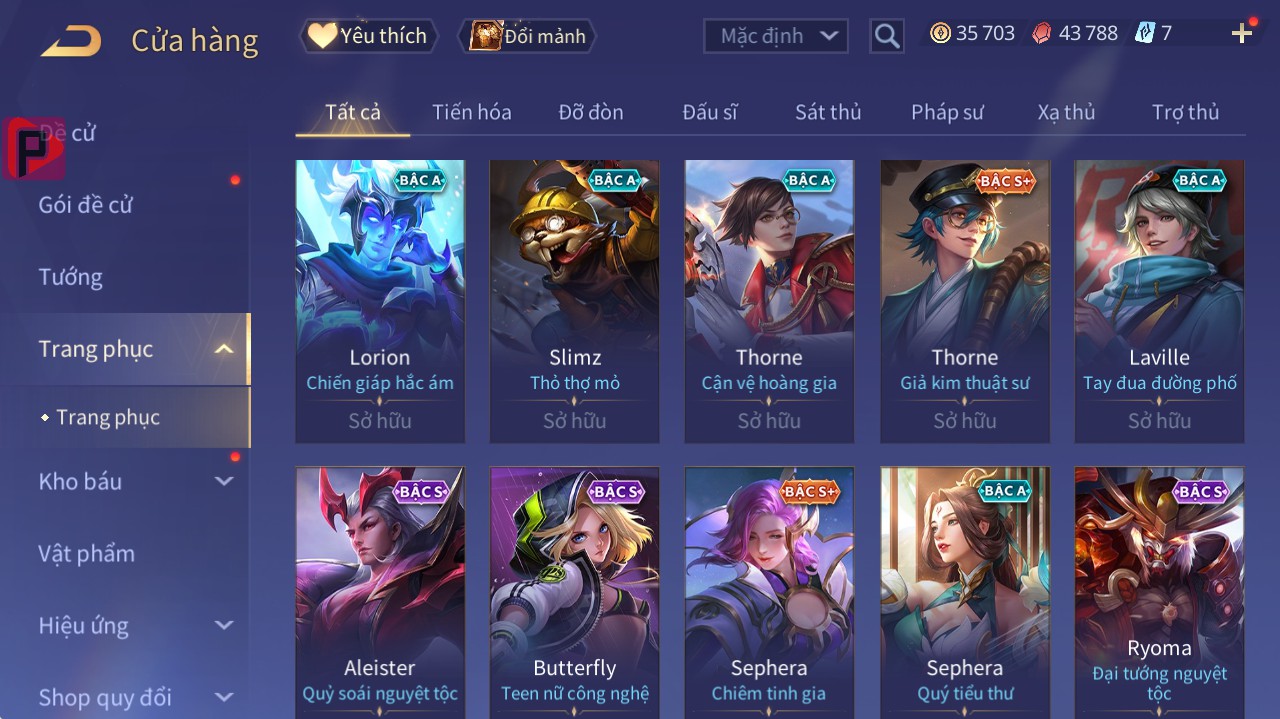Switch to the Đỡ đòn tab
Screen dimensions: 1280x719
pyautogui.click(x=590, y=112)
